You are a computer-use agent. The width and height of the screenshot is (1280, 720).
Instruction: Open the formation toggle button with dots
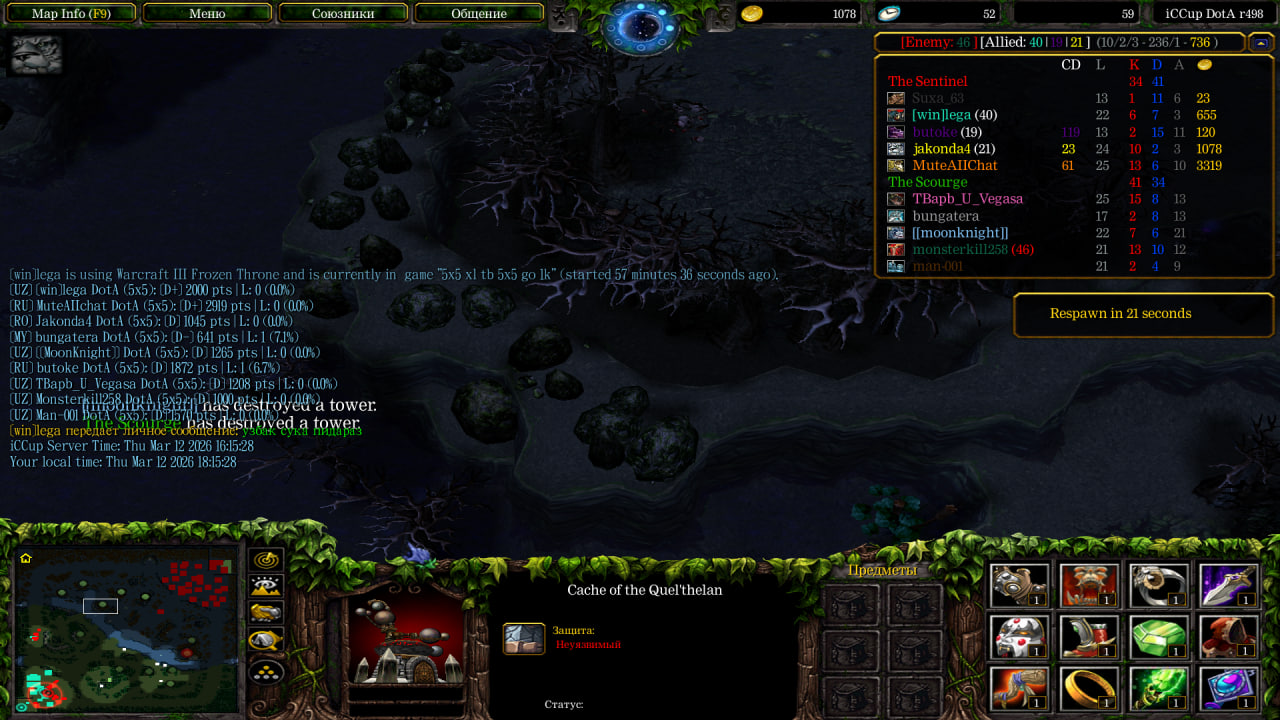pos(266,671)
